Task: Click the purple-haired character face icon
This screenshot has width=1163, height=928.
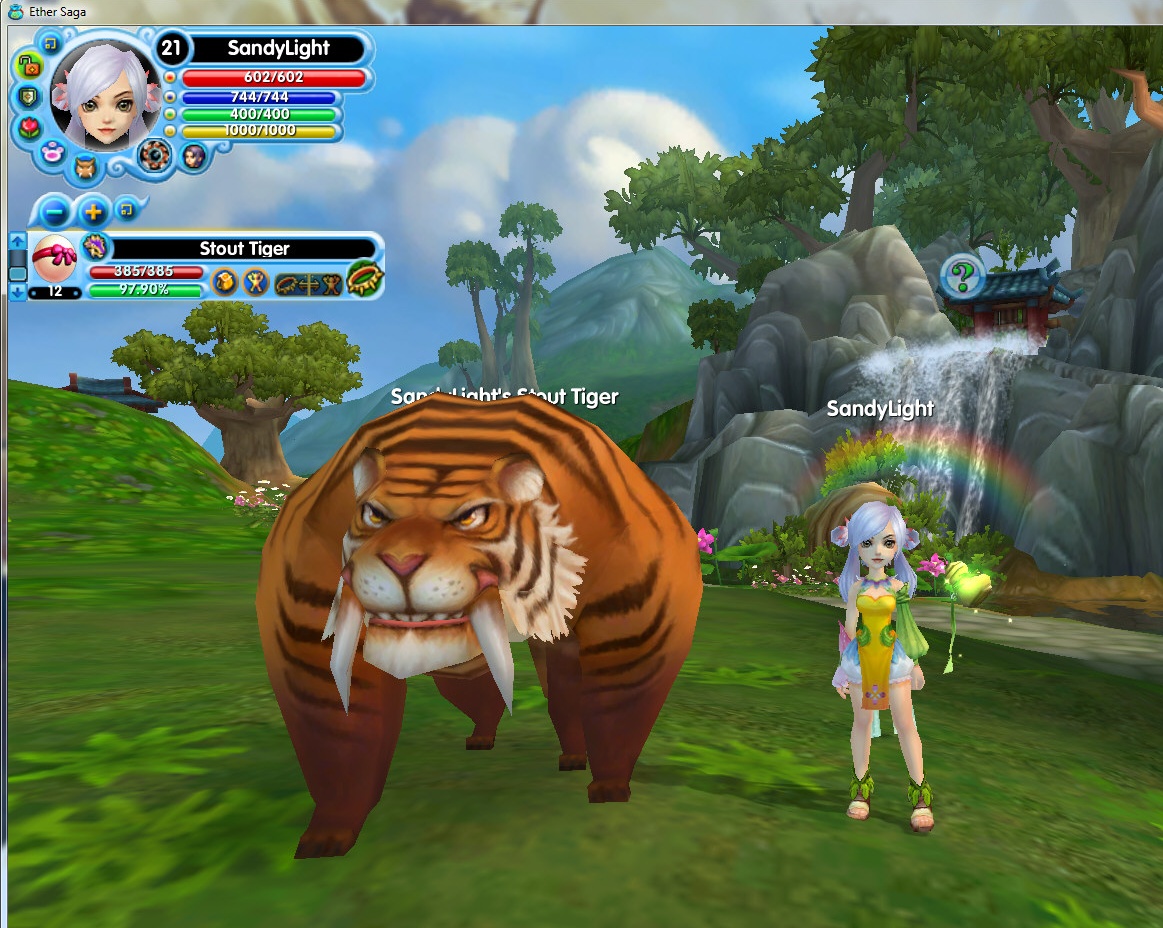Action: 193,155
